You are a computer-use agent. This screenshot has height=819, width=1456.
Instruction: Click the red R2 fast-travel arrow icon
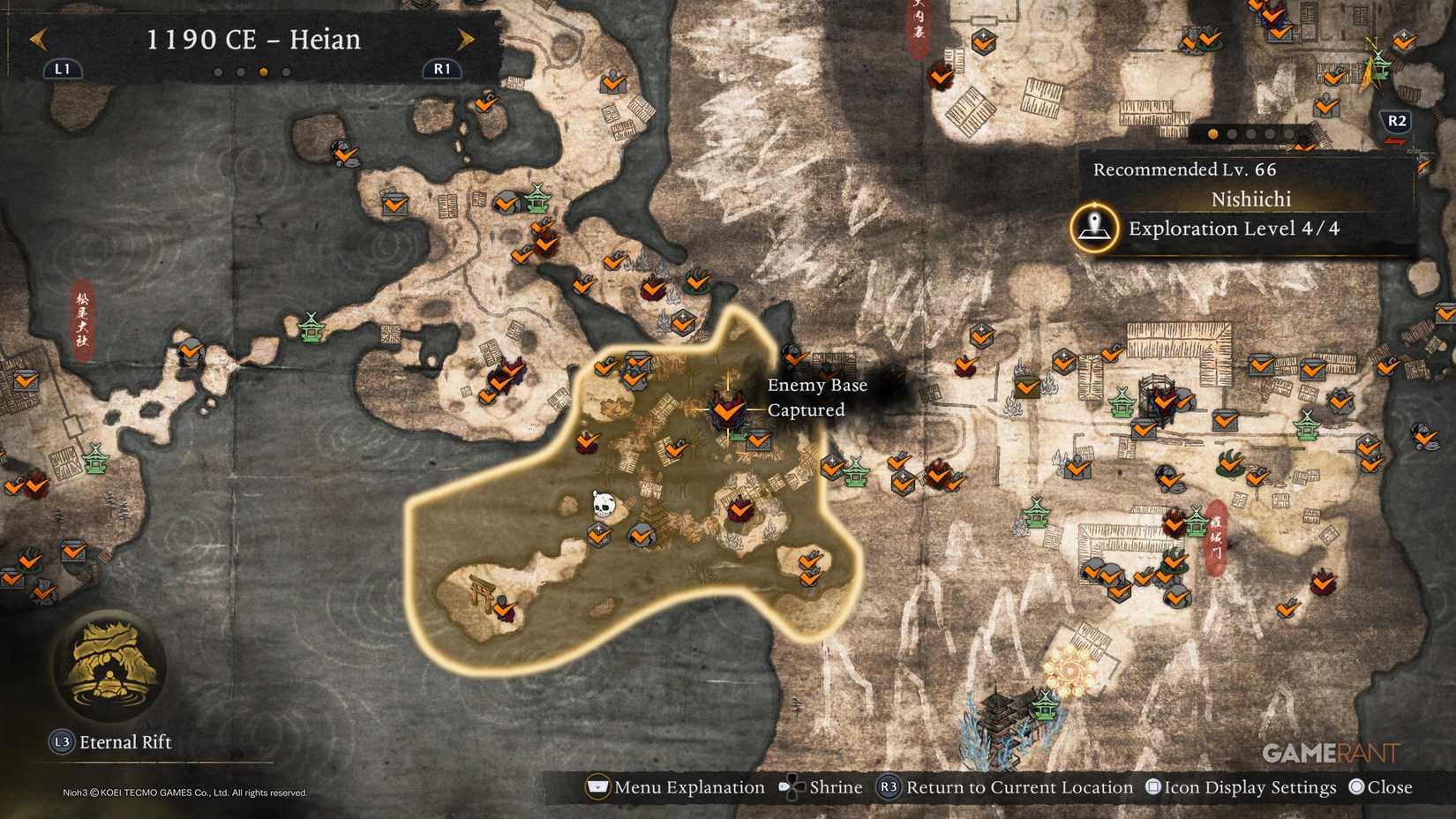pyautogui.click(x=1394, y=141)
